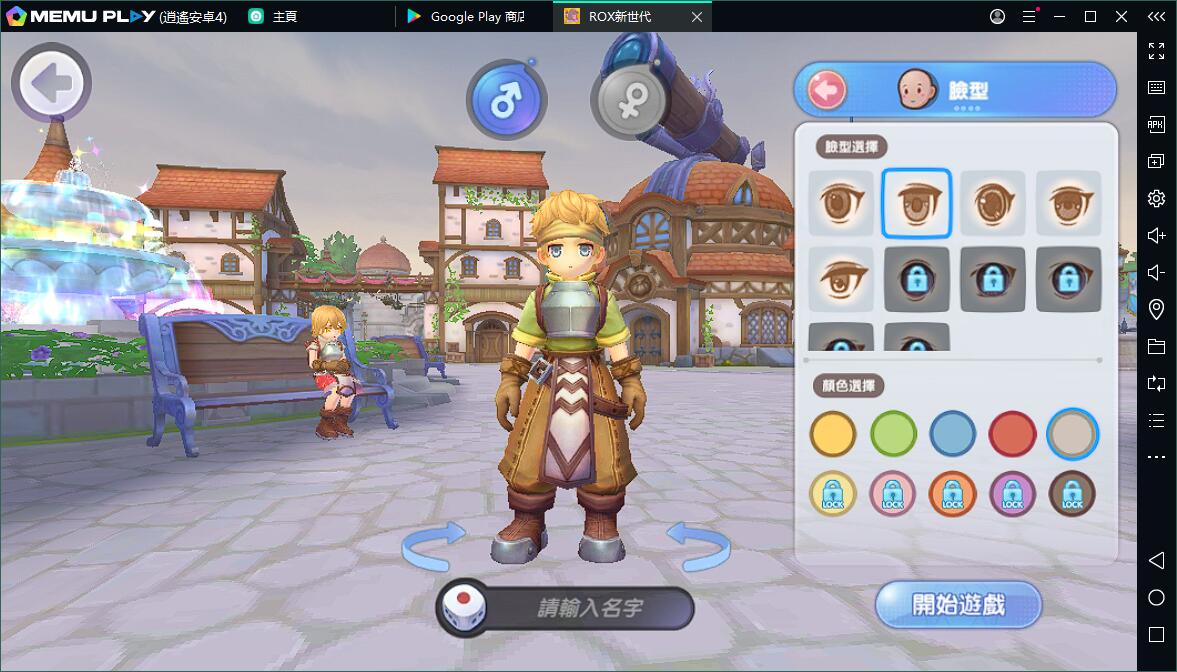The image size is (1177, 672).
Task: Pick the yellow color swatch
Action: coord(833,435)
